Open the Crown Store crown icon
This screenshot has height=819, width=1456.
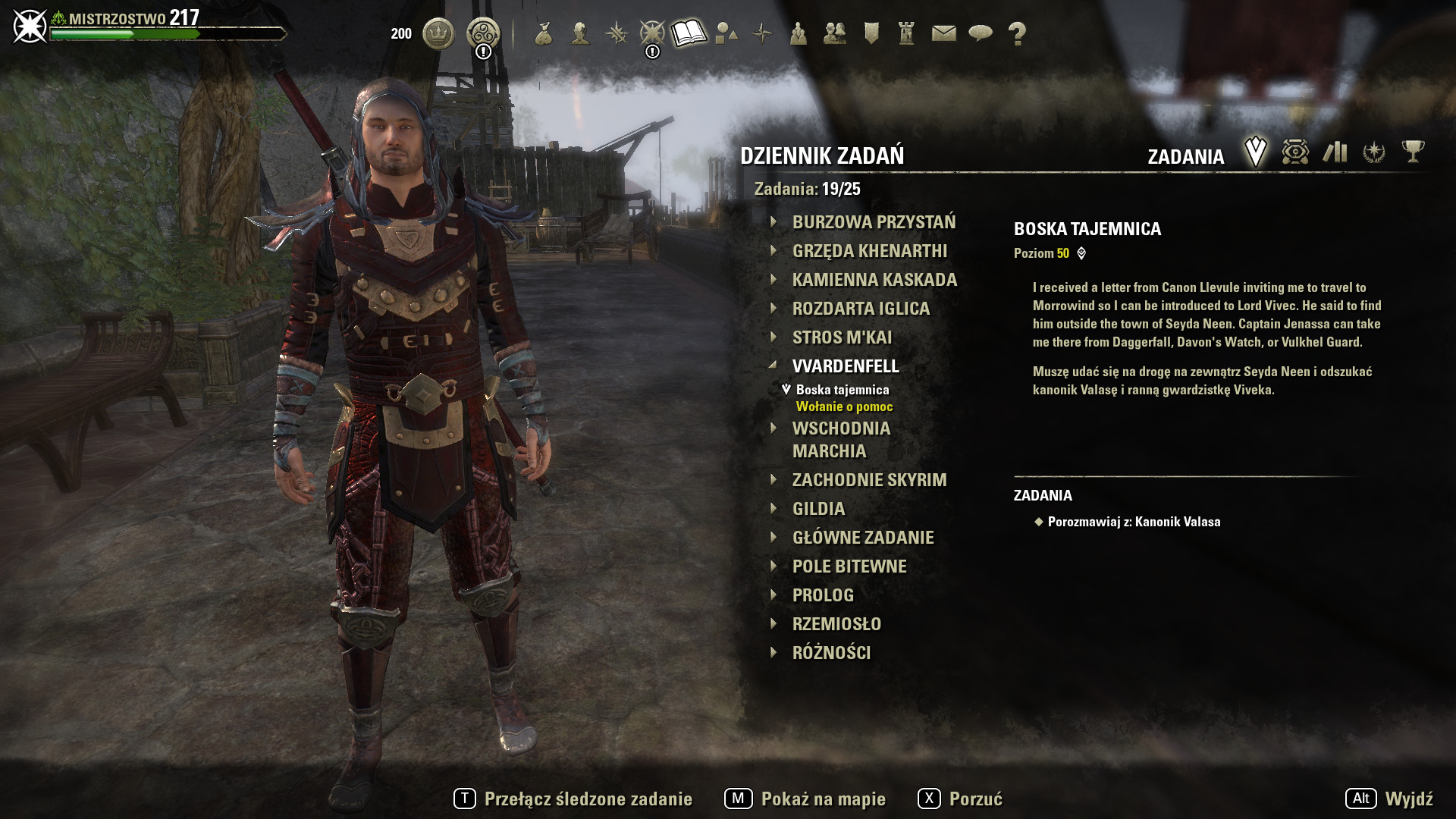438,33
